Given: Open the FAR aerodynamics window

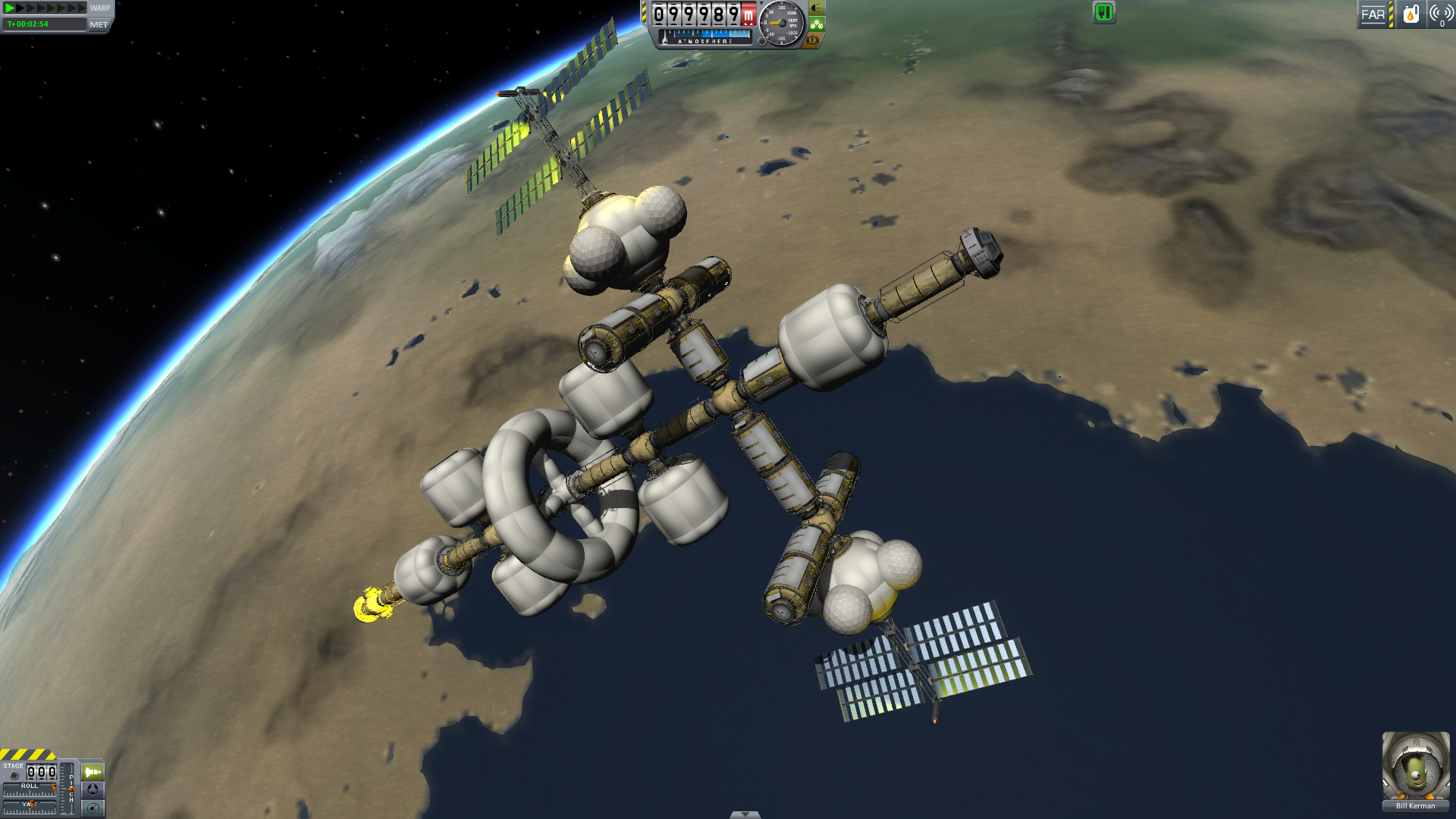Looking at the screenshot, I should (x=1373, y=14).
